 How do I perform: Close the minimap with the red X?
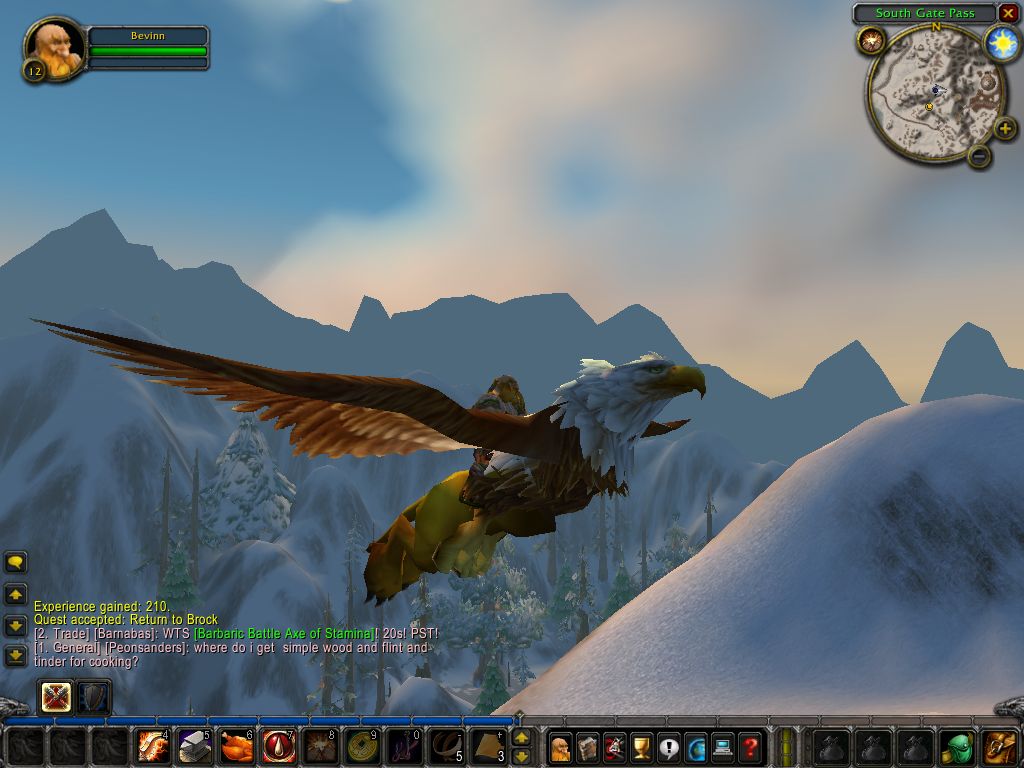pyautogui.click(x=1008, y=13)
